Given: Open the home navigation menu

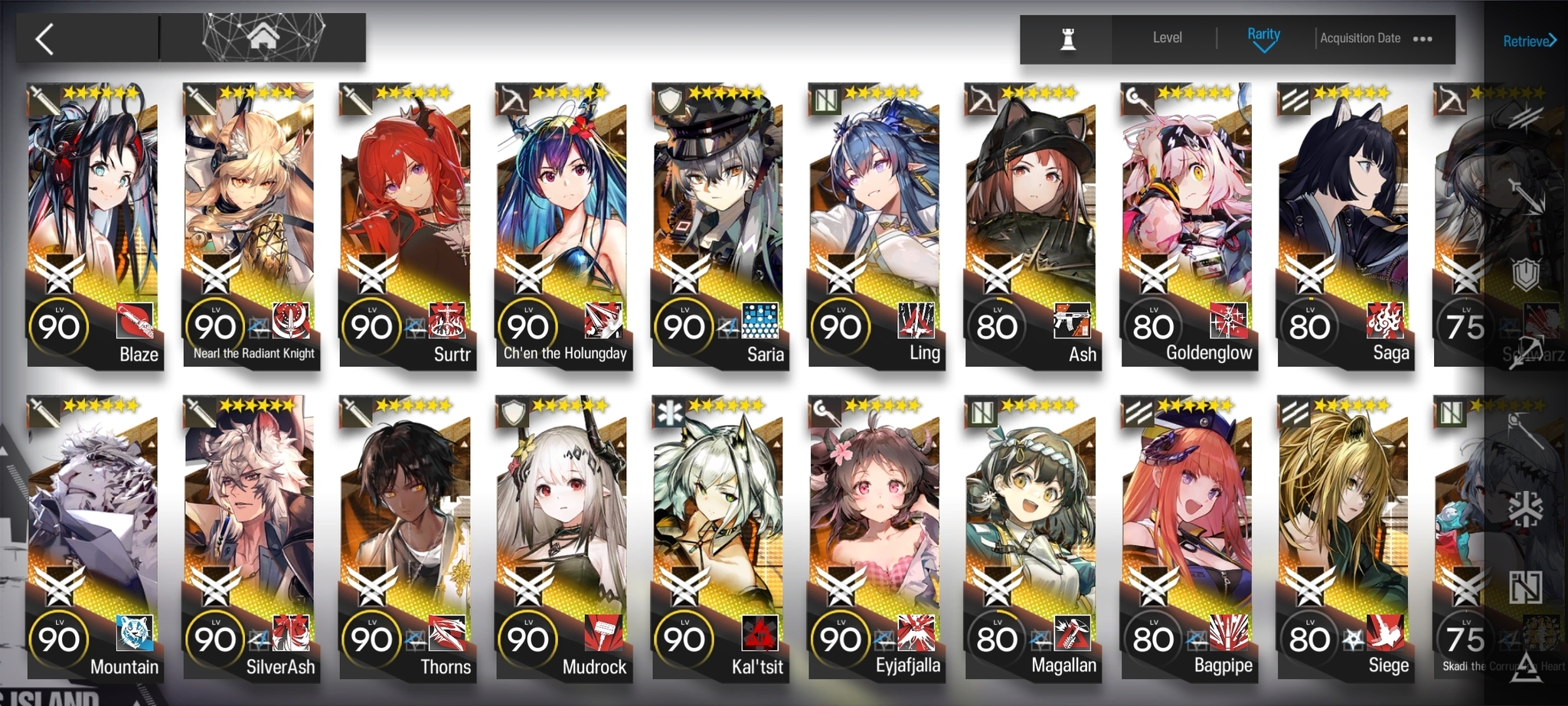Looking at the screenshot, I should click(263, 37).
